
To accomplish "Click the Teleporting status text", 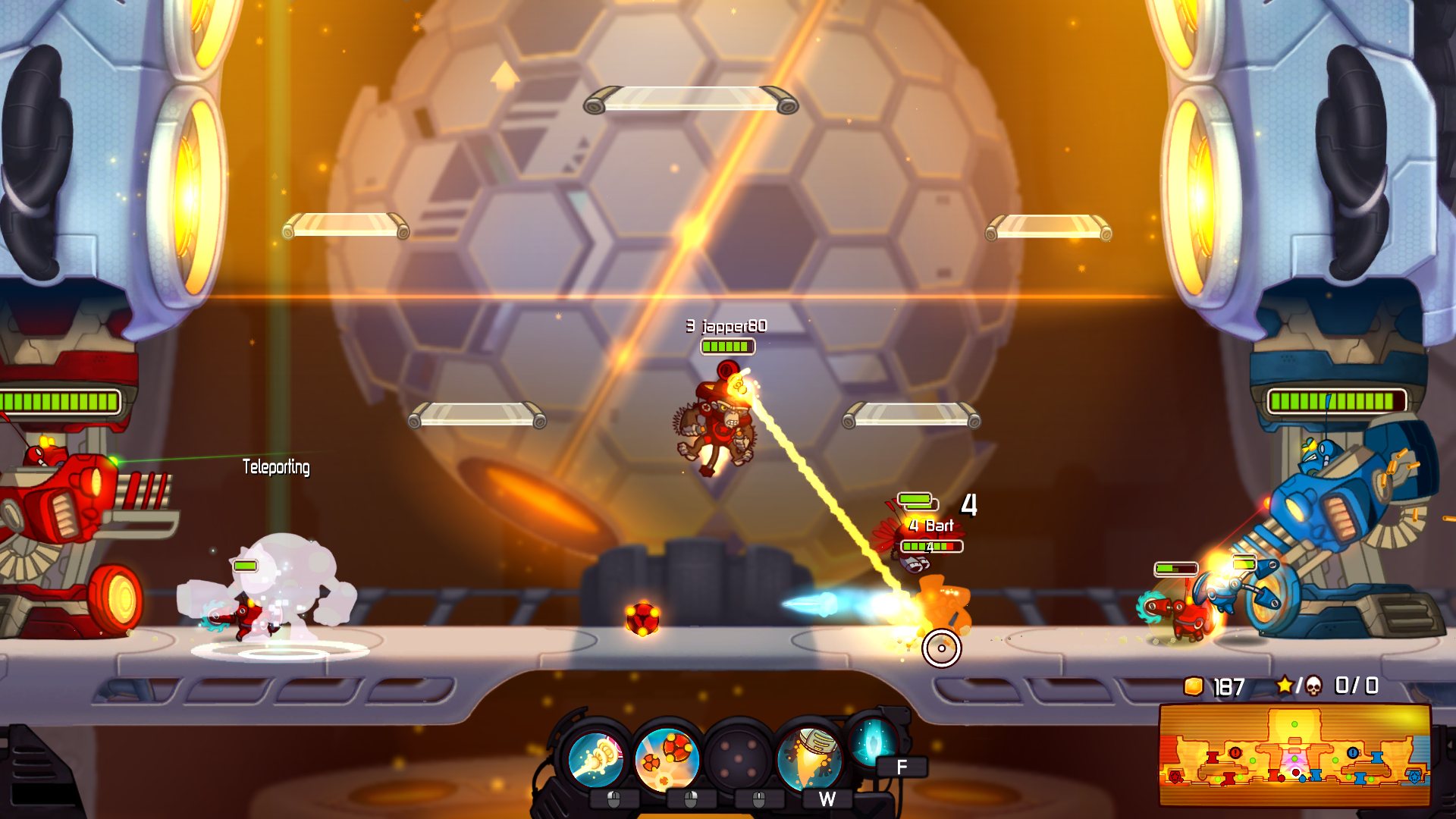I will click(276, 468).
